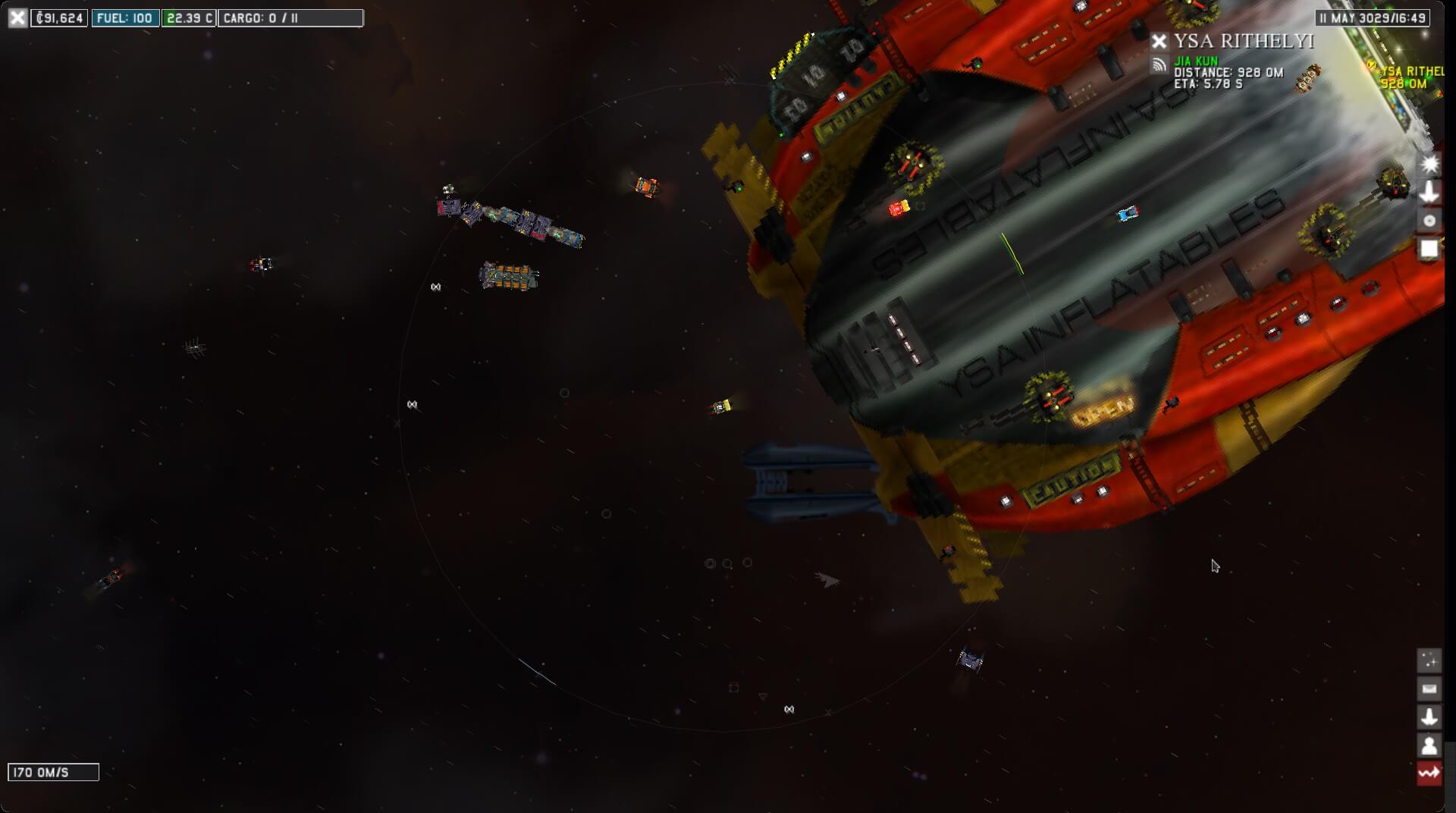Toggle the circular target dot button

pos(1429,221)
